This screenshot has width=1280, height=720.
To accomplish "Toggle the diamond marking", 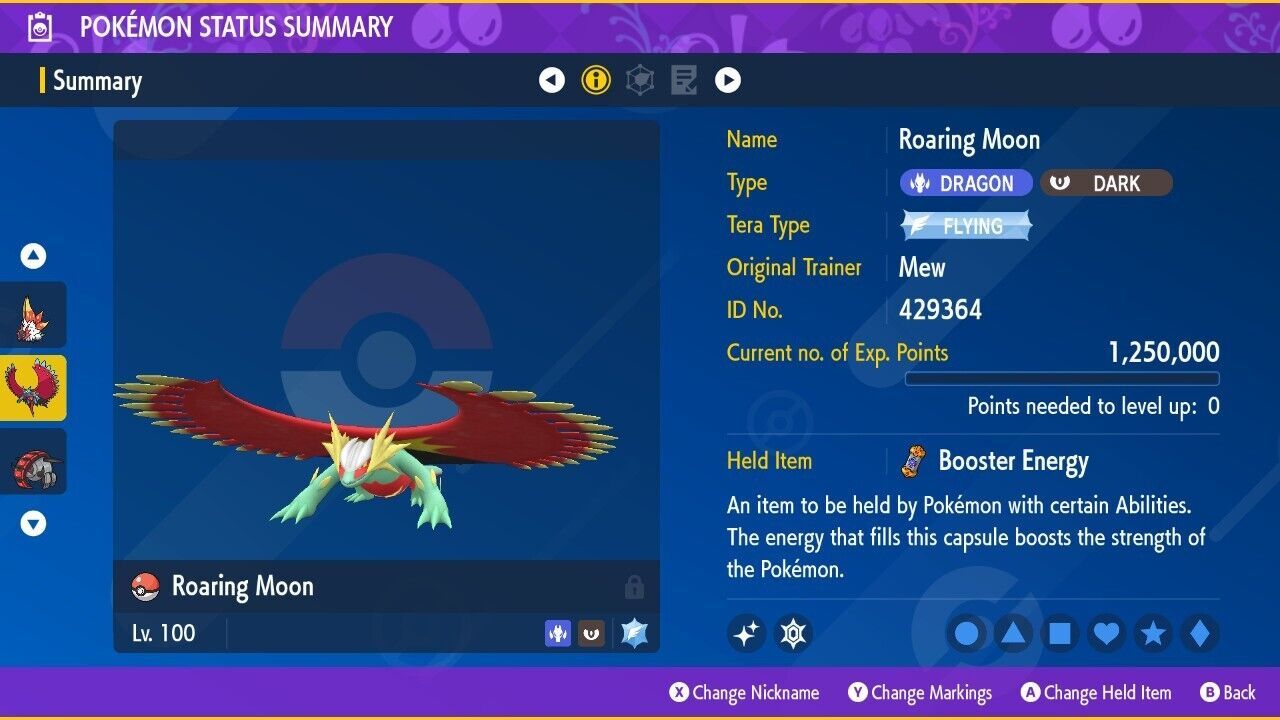I will (1199, 633).
